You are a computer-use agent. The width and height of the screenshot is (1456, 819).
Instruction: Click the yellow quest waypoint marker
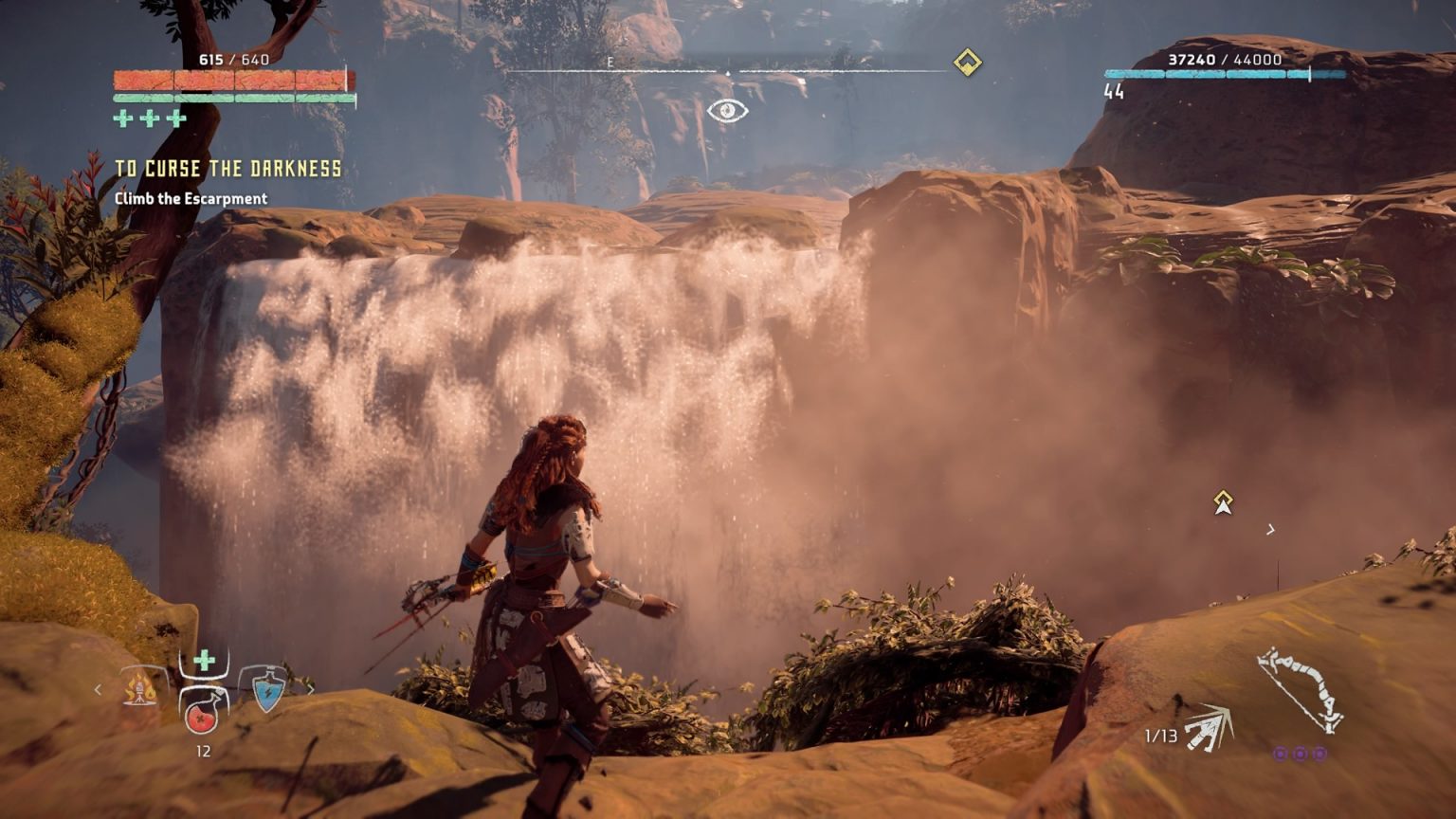click(1223, 502)
